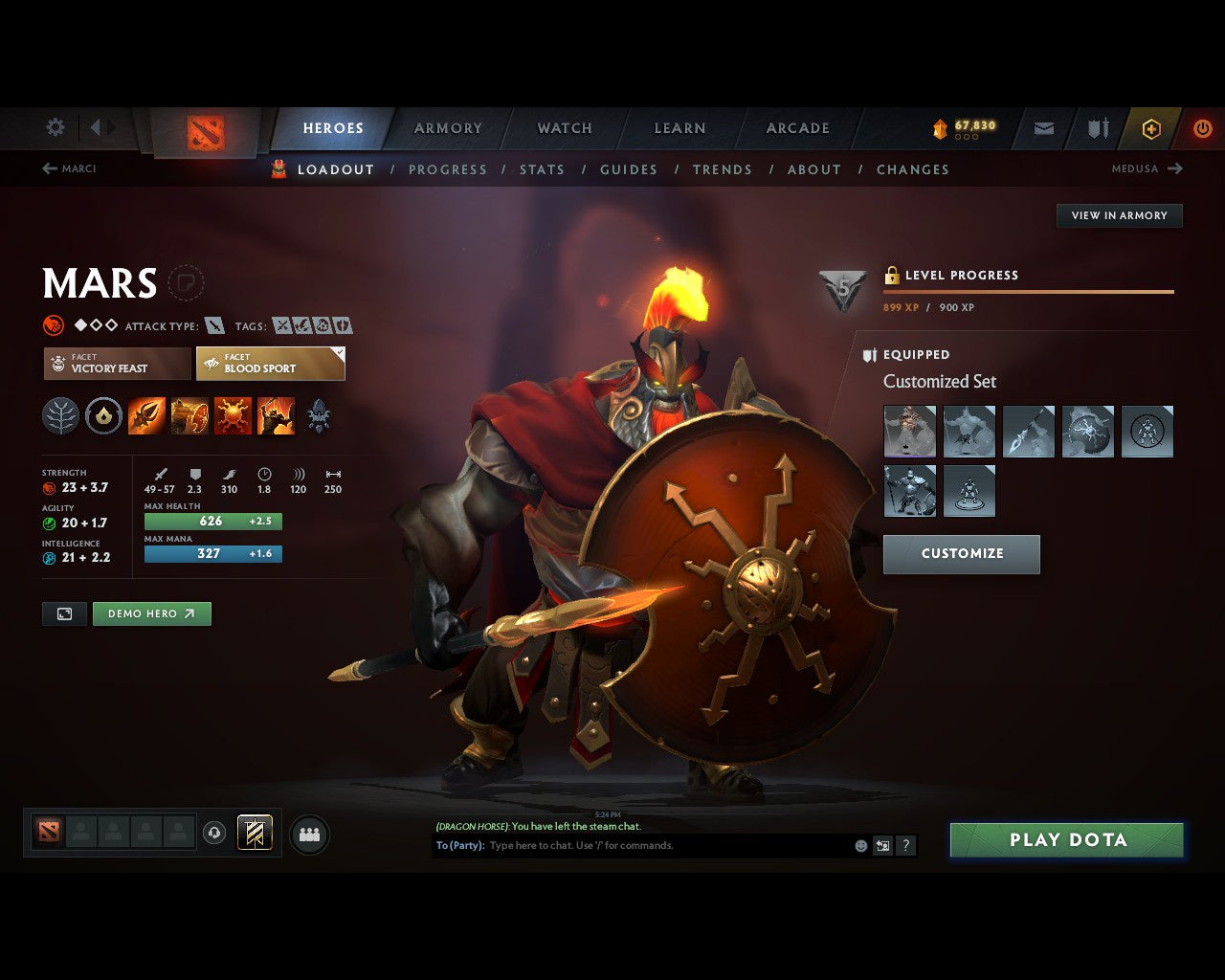Click the armory shield and sword icon

[x=1096, y=127]
